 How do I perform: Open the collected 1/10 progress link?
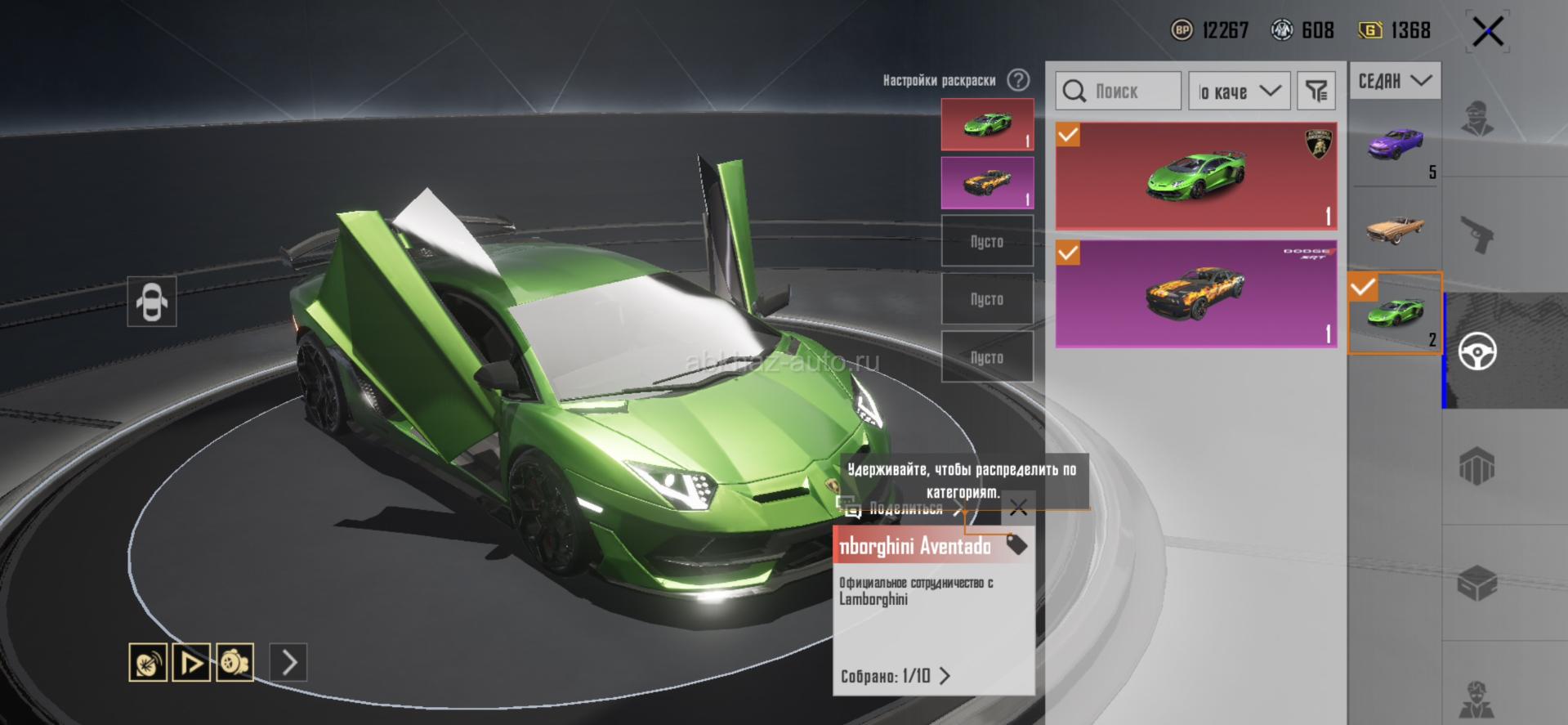click(x=896, y=676)
